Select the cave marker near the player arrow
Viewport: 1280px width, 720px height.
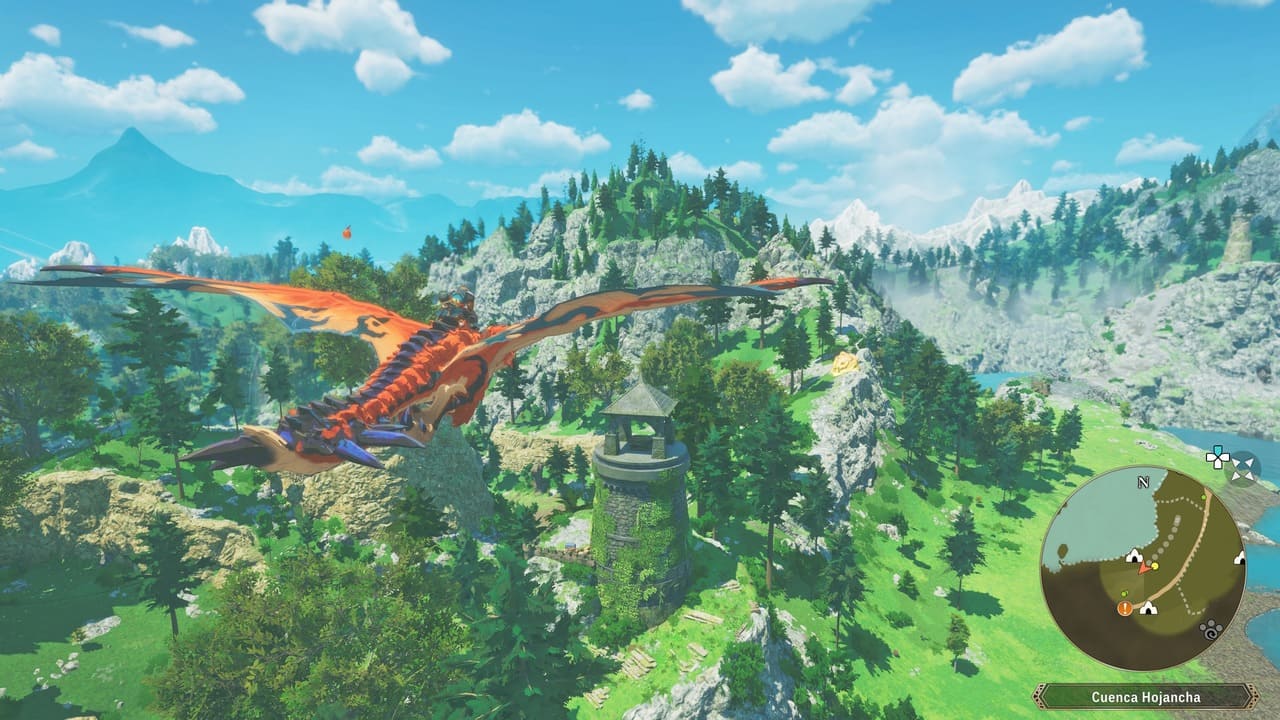click(x=1134, y=556)
